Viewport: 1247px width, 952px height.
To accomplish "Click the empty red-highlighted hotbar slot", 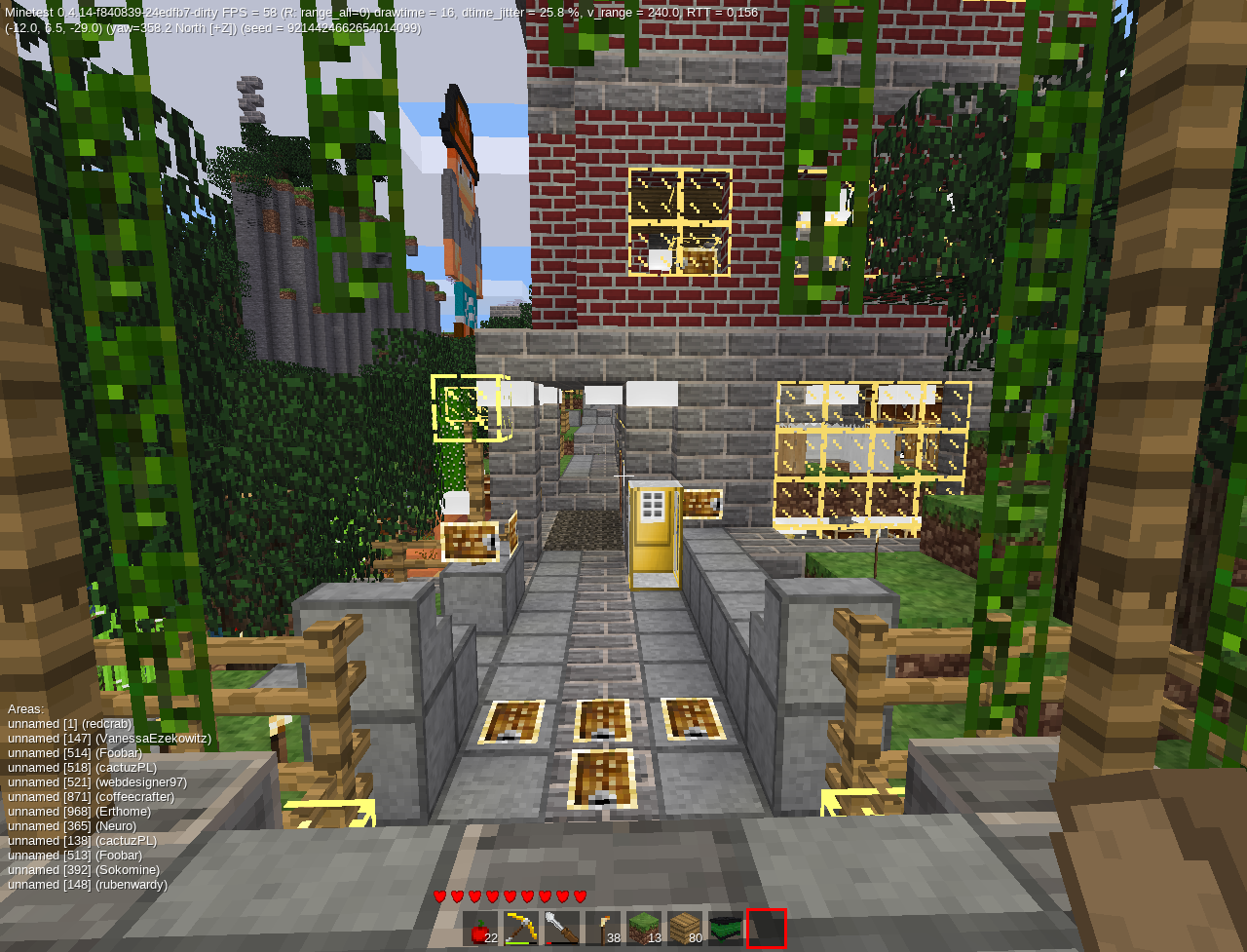I will coord(767,929).
